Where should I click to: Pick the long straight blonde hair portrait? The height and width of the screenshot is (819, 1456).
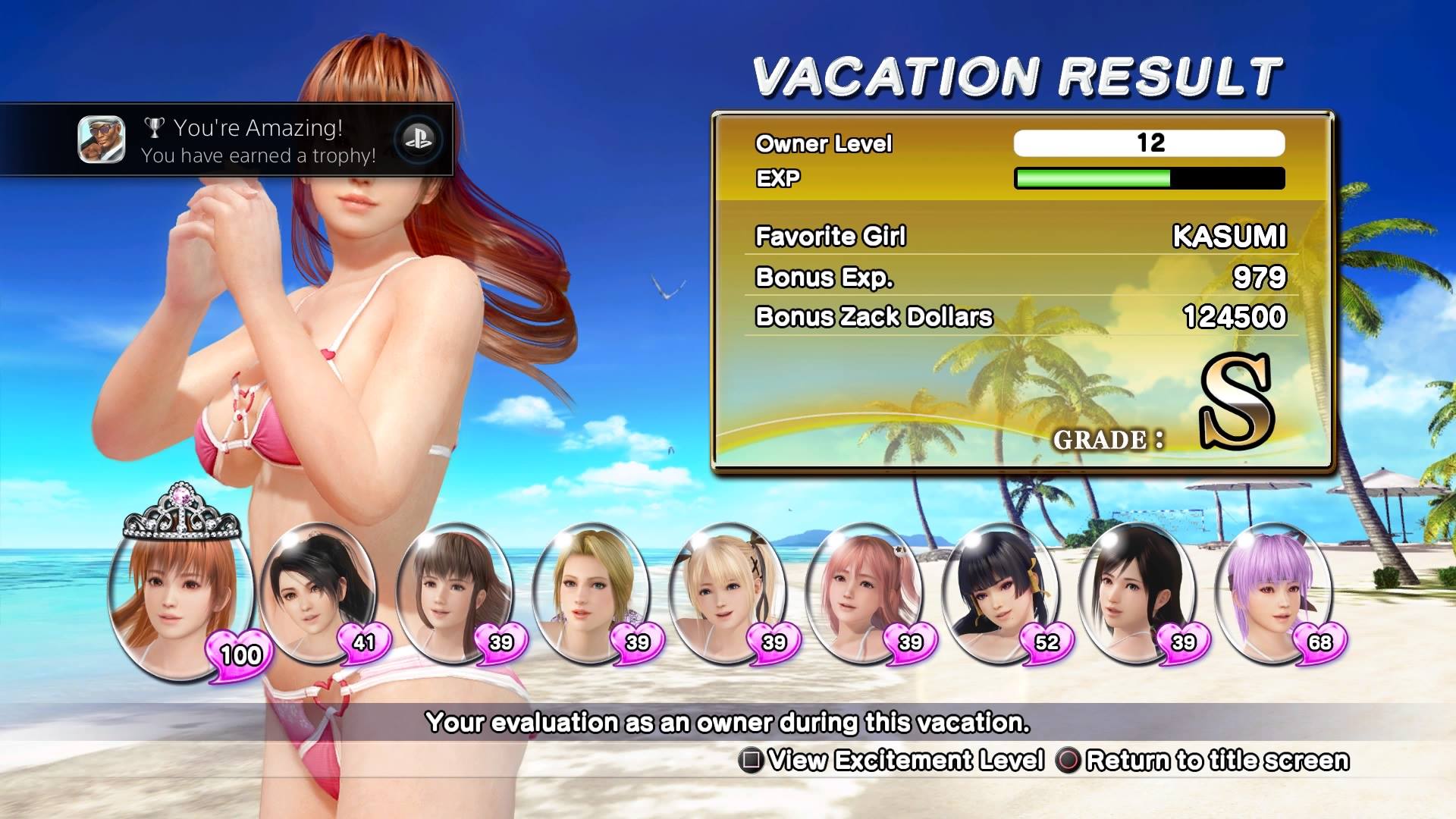tap(591, 591)
